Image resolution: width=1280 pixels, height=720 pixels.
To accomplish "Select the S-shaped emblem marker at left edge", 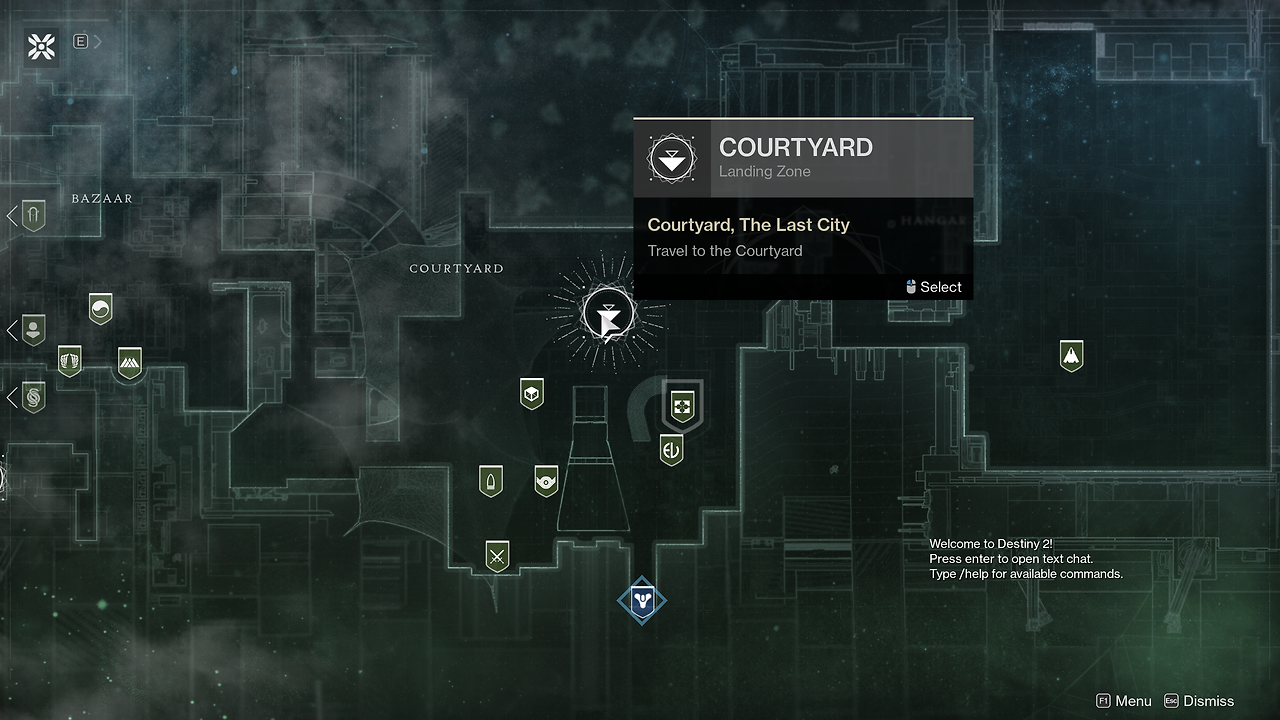I will coord(33,398).
